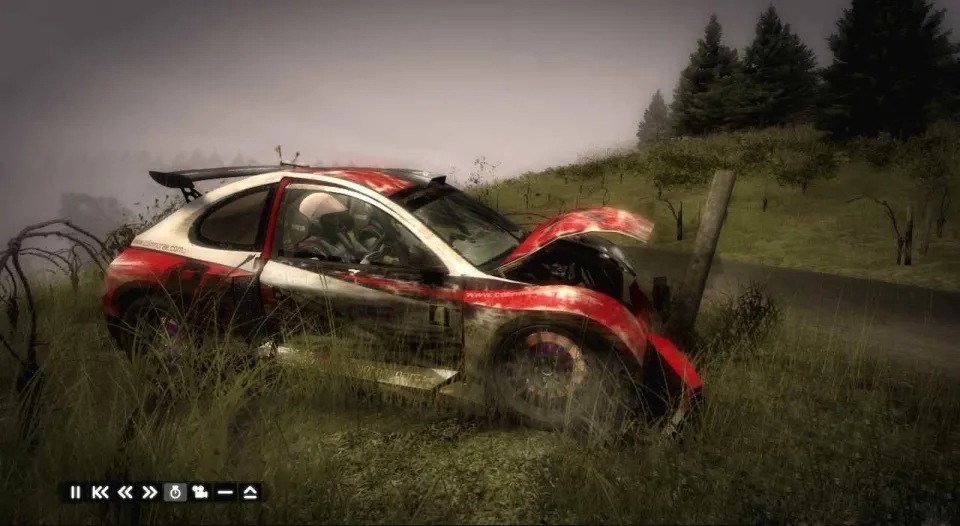Rewind the replay

[x=125, y=492]
